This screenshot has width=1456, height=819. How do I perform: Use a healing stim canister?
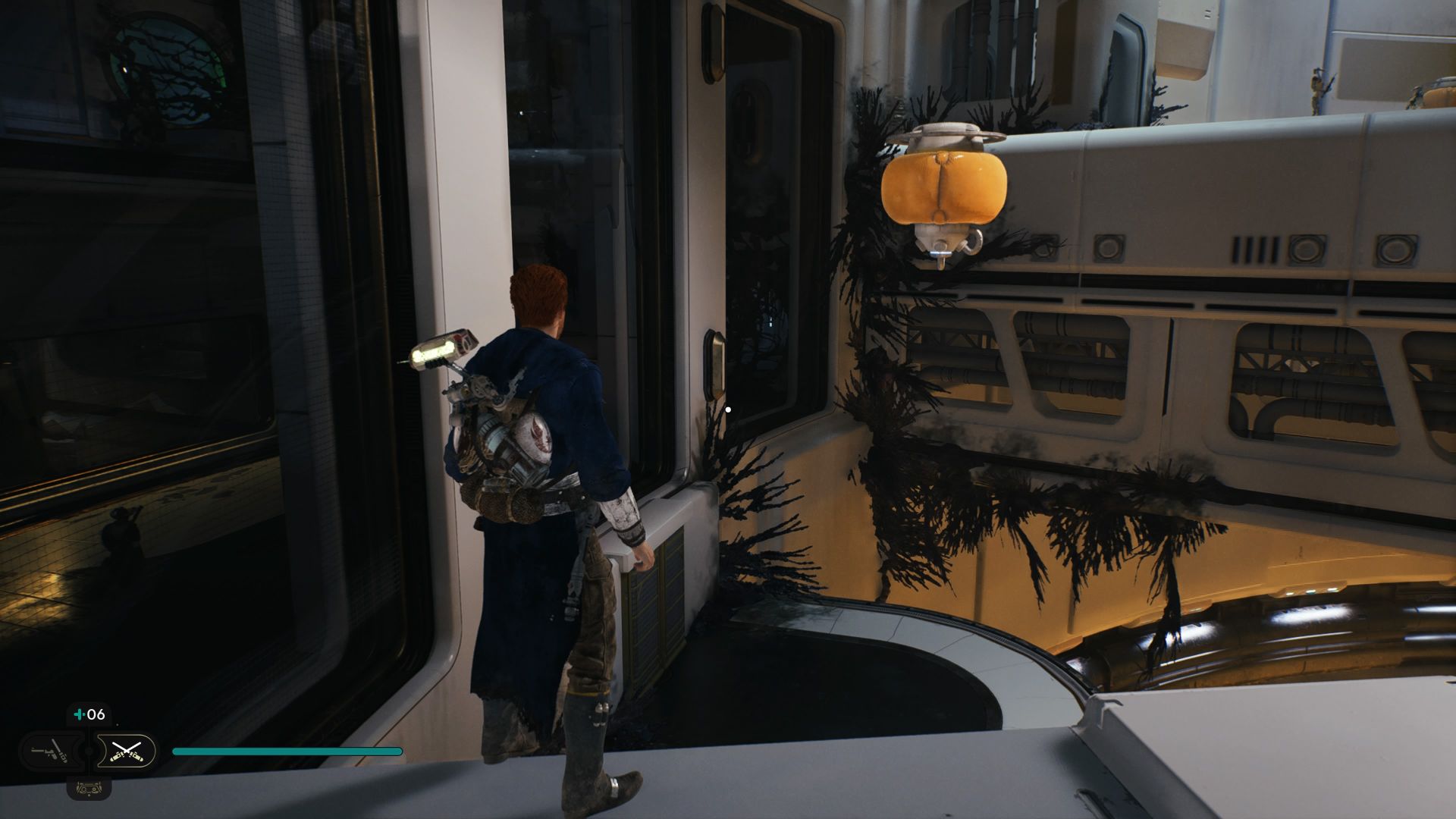89,714
